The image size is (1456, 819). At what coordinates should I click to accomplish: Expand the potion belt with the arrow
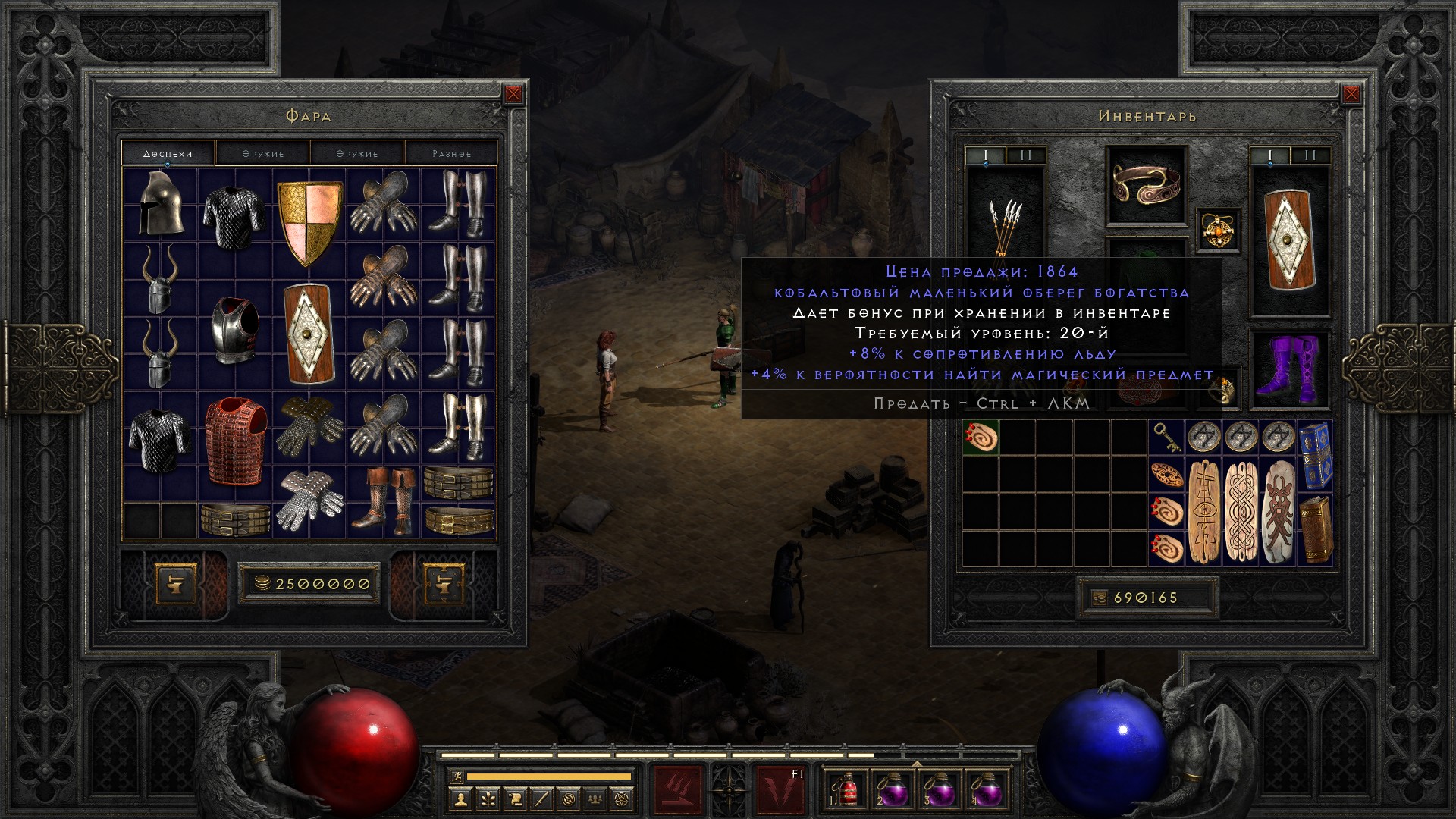click(916, 763)
